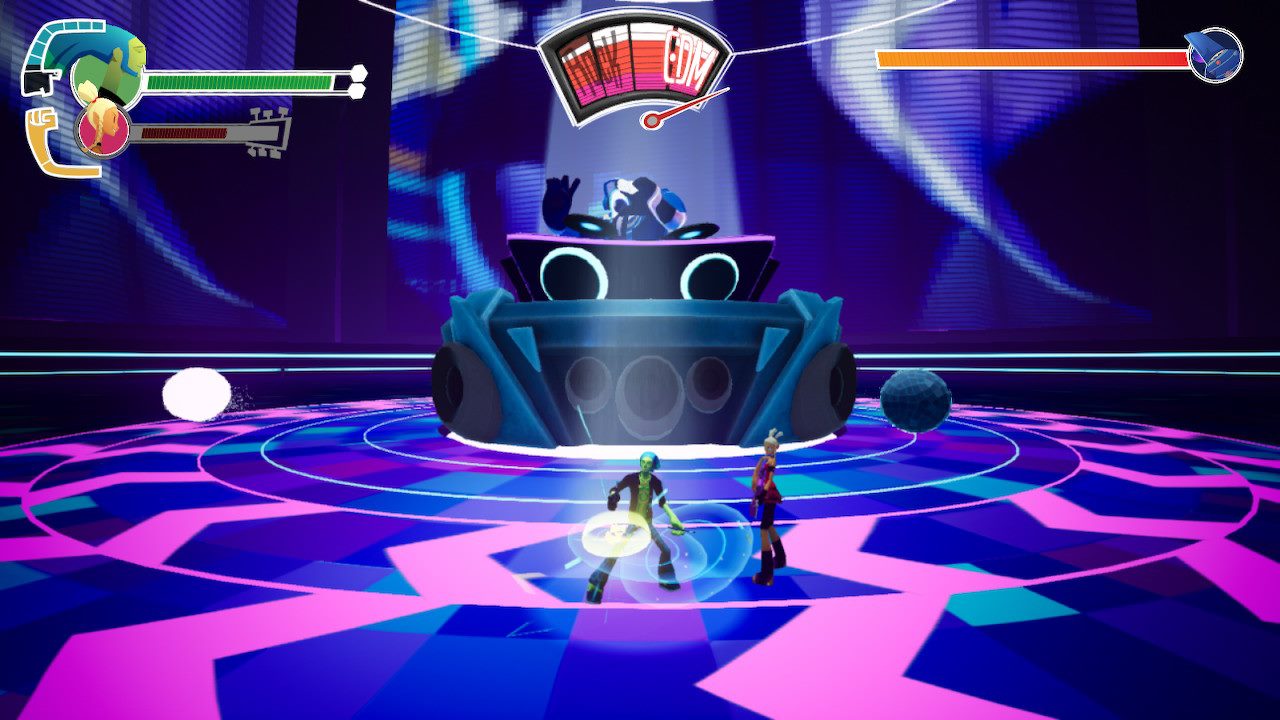
Task: Select Mayday's pink character portrait
Action: [103, 131]
